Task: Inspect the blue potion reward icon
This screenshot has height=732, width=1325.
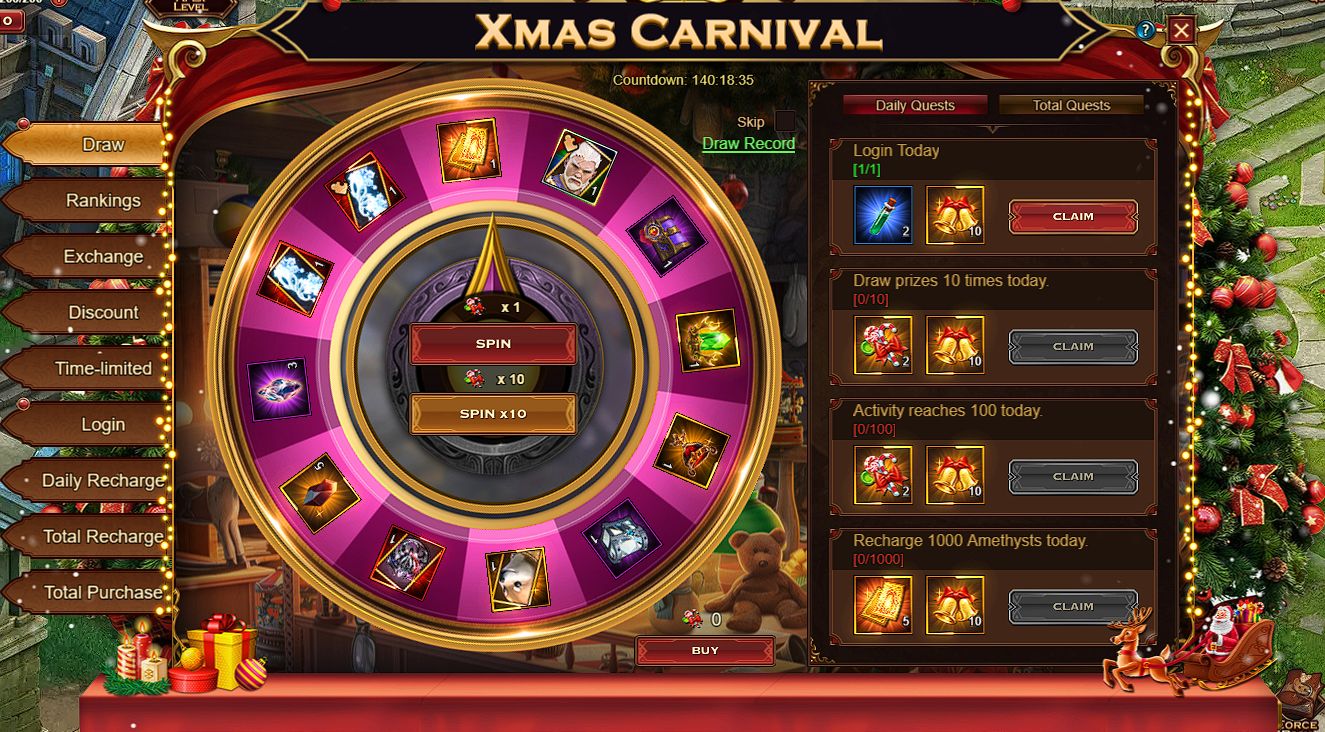Action: coord(882,215)
